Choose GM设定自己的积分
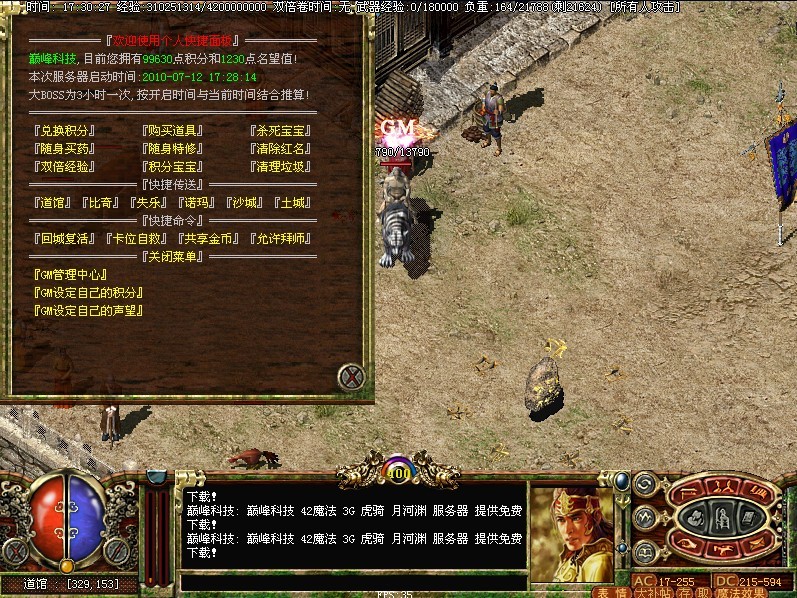This screenshot has height=598, width=797. coord(88,292)
